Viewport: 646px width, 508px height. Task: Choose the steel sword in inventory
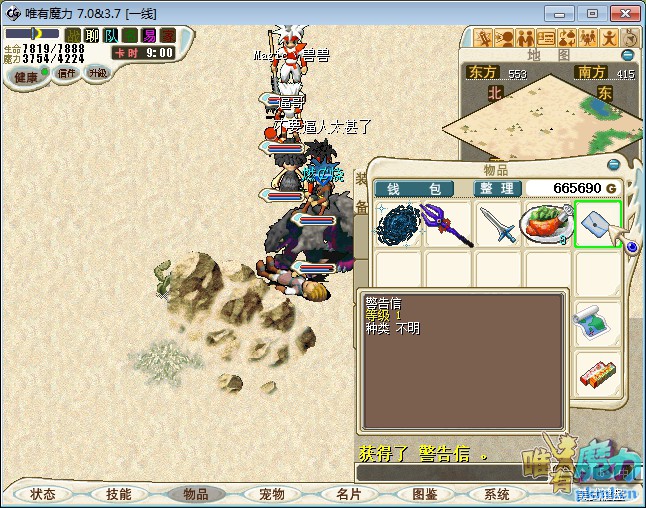point(497,225)
